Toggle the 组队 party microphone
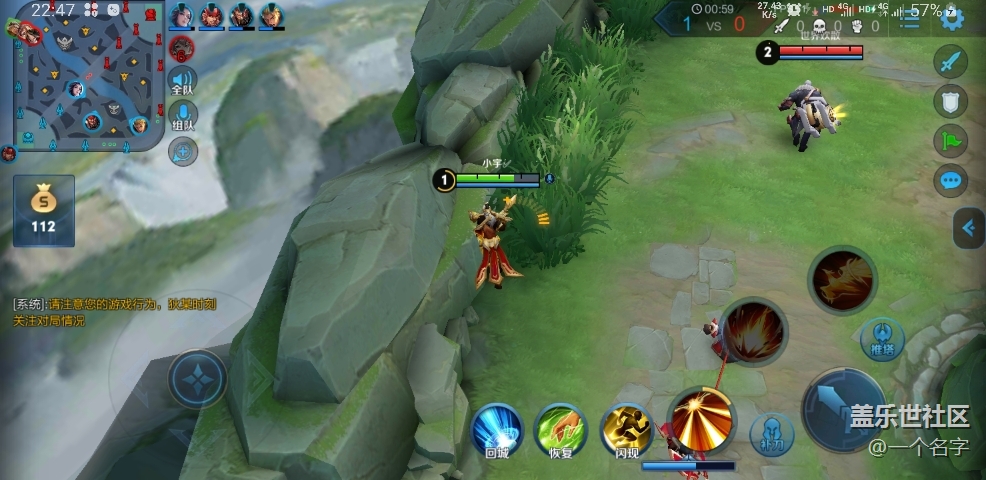986x480 pixels. tap(183, 118)
